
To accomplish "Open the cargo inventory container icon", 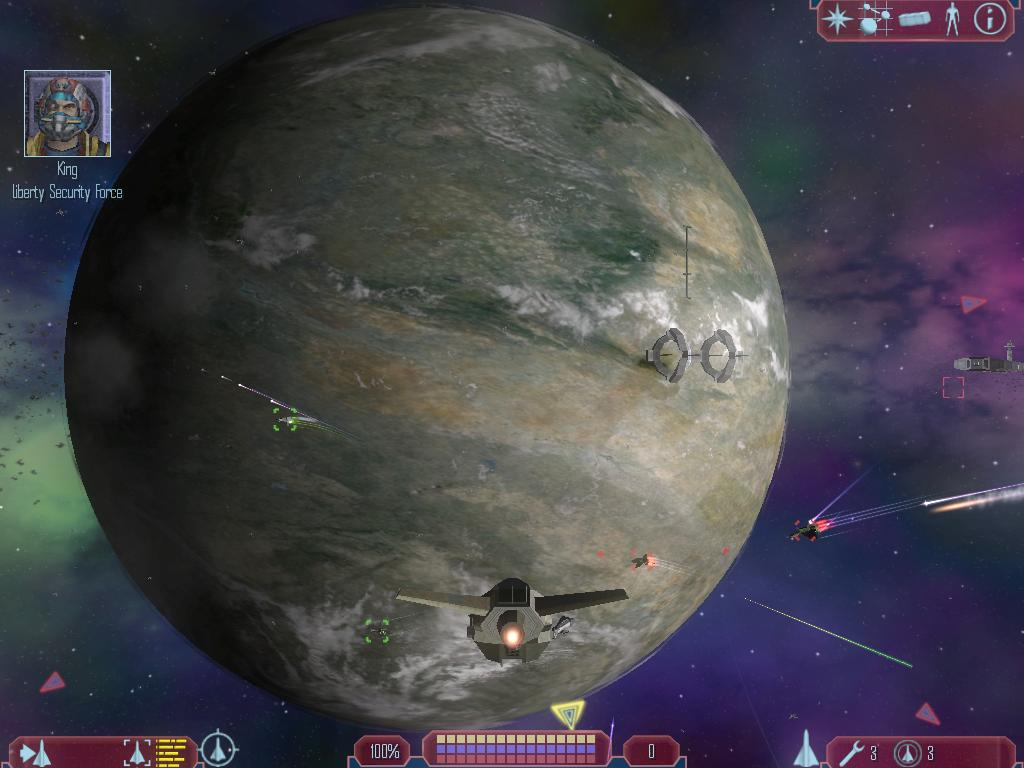I will tap(914, 19).
